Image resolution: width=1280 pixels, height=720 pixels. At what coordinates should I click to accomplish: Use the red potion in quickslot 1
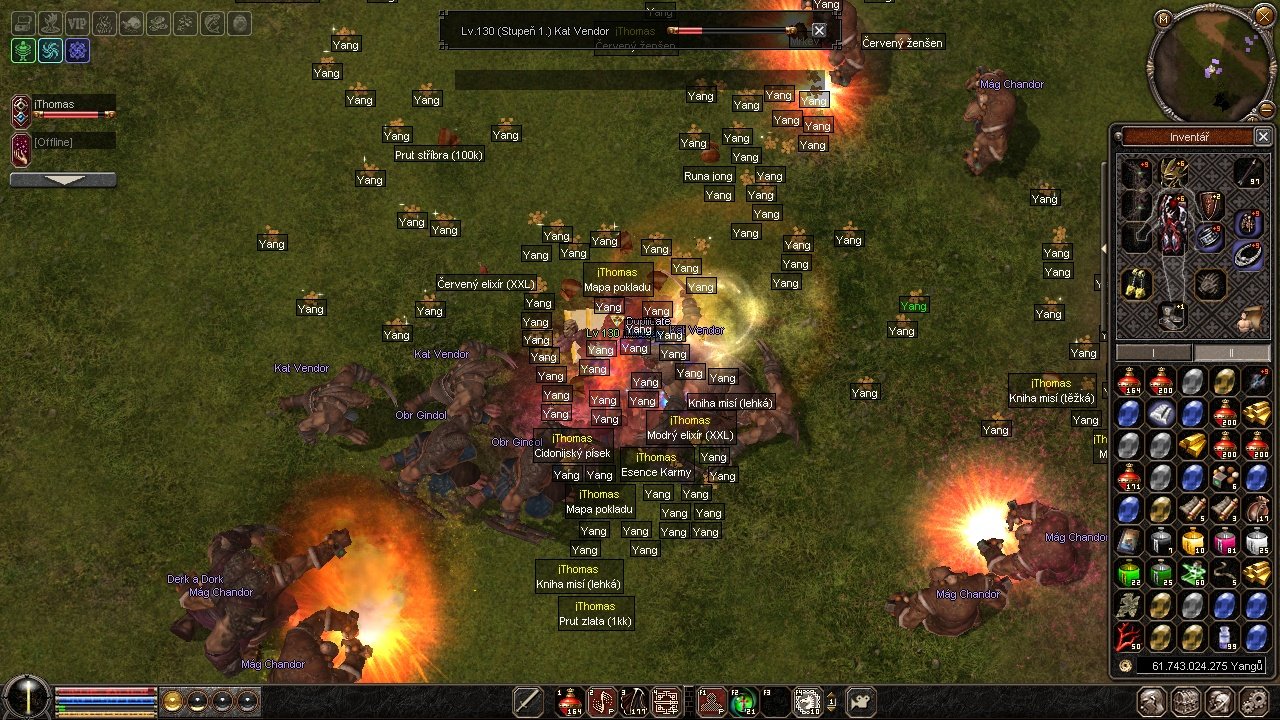(x=570, y=701)
